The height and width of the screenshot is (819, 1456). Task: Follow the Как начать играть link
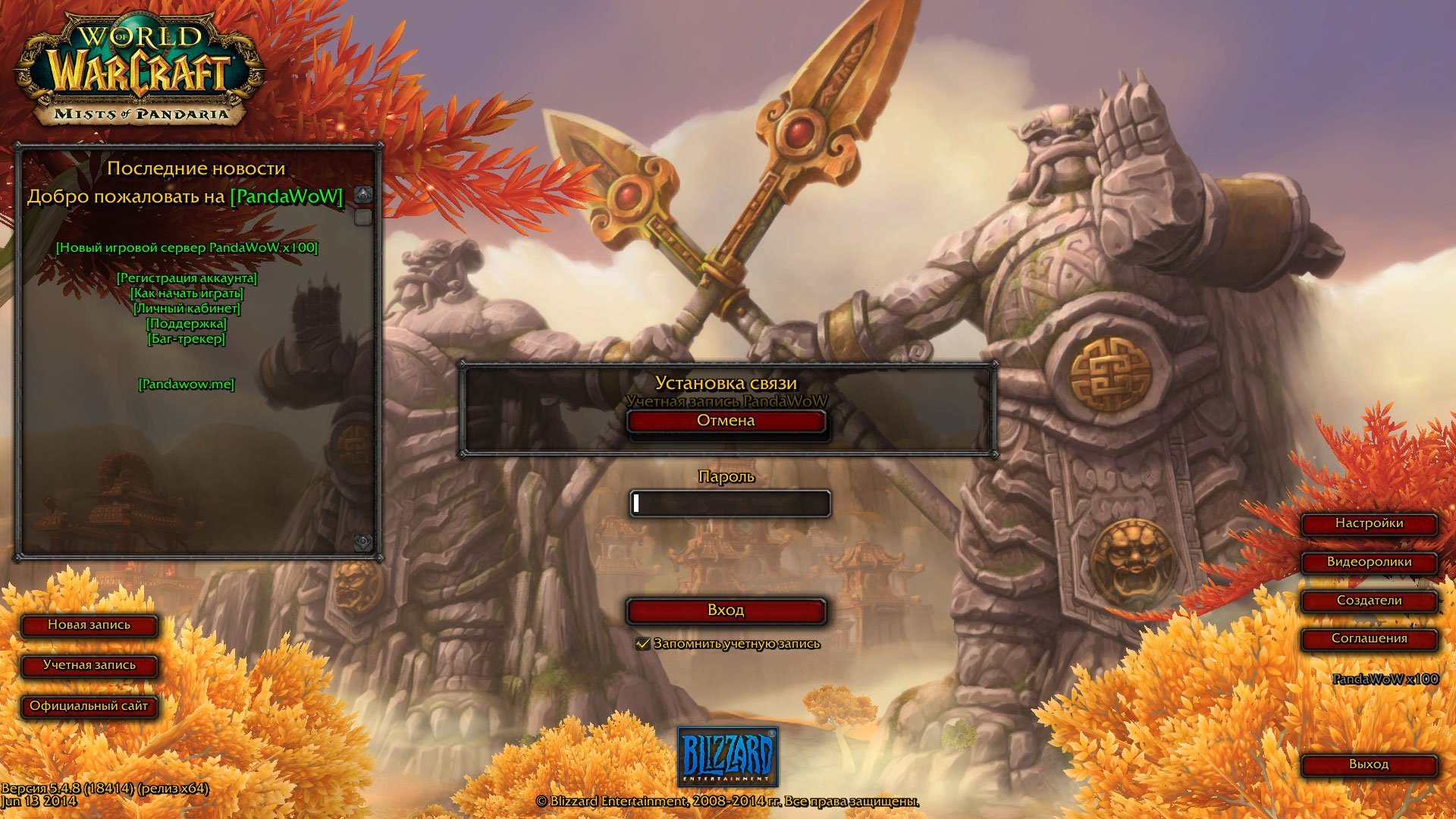coord(187,293)
